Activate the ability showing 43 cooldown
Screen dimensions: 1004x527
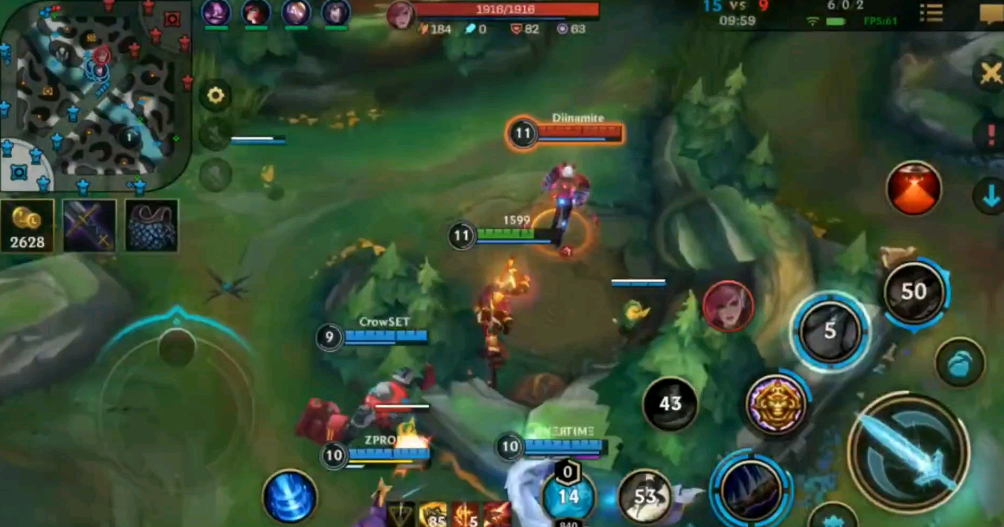[670, 404]
